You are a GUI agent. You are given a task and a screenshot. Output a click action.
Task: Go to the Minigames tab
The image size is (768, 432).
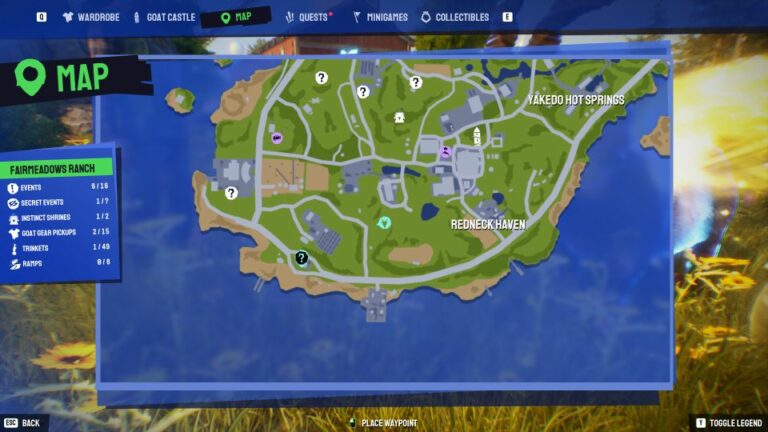tap(380, 17)
